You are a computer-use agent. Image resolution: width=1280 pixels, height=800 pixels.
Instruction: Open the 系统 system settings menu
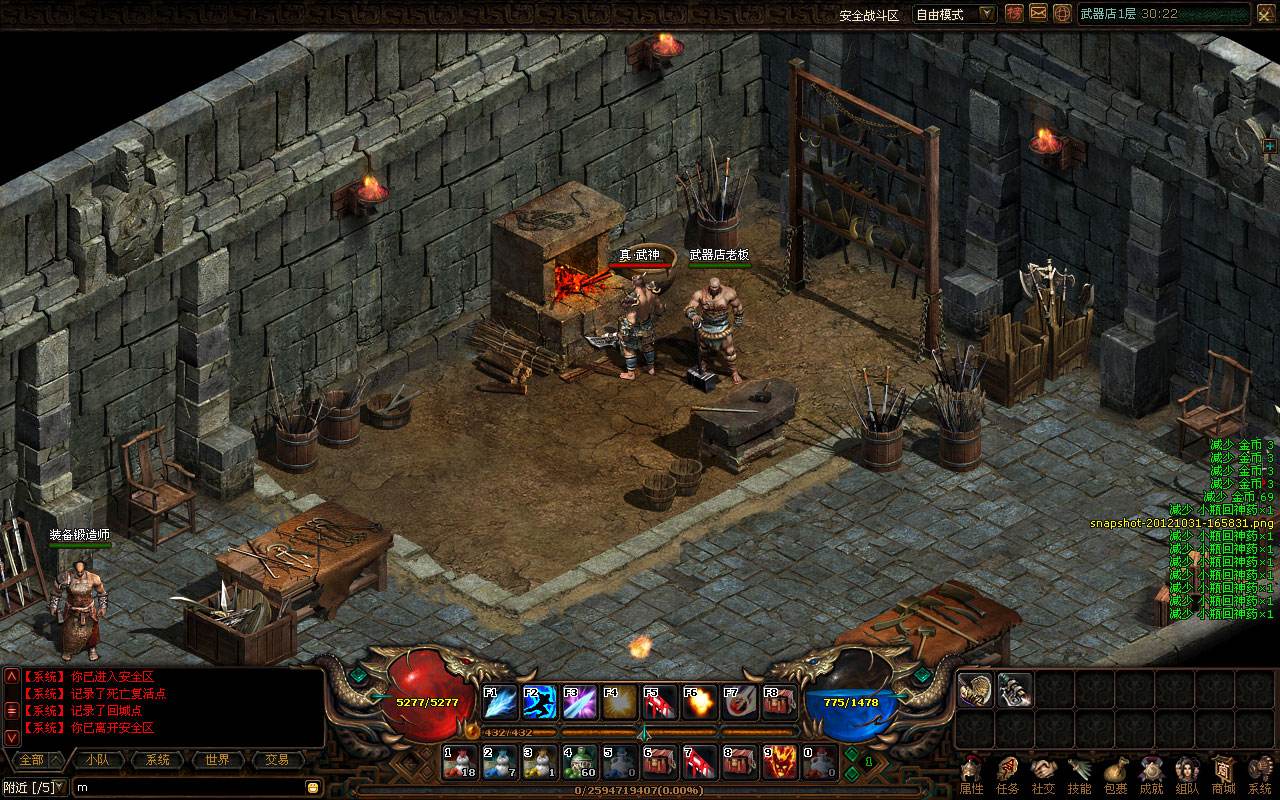click(1259, 776)
